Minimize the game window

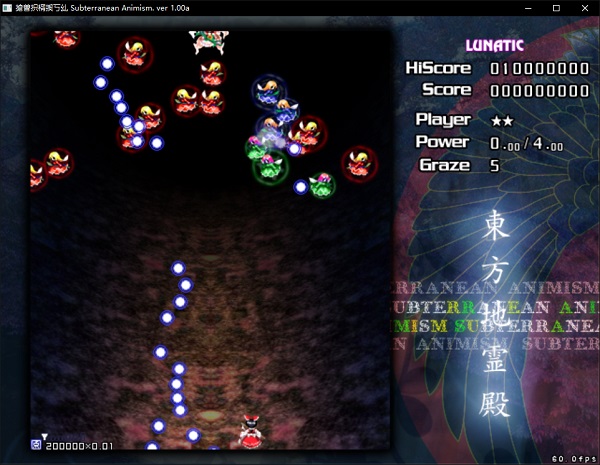click(529, 8)
